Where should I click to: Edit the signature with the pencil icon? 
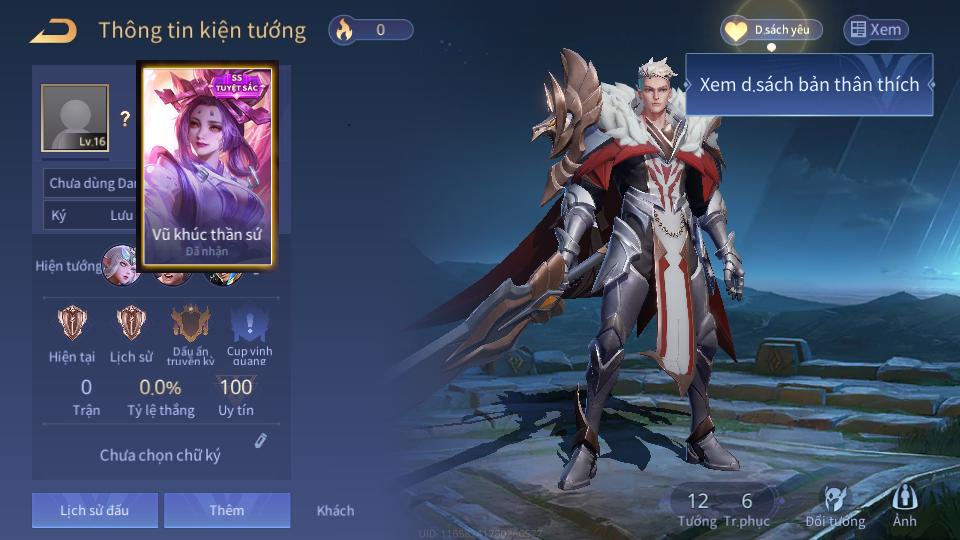point(260,440)
